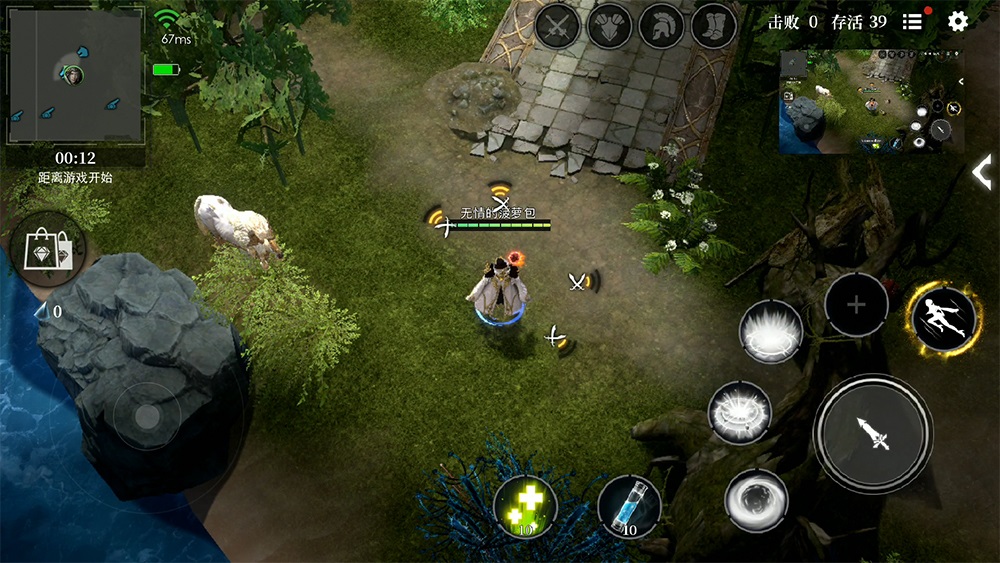
Task: Use the main sword attack button
Action: pos(873,434)
